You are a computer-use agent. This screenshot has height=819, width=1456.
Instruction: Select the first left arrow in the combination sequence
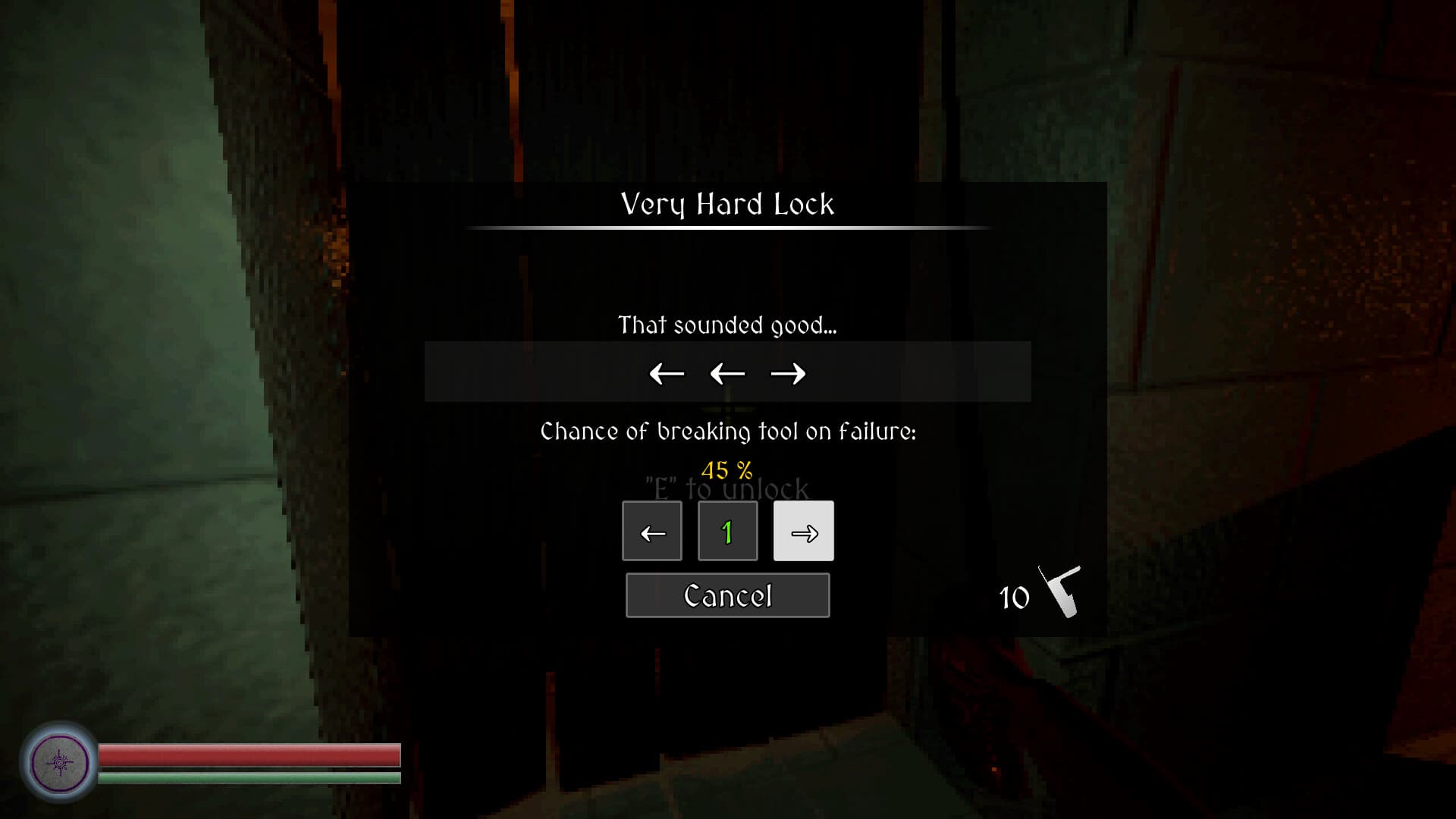(x=667, y=373)
